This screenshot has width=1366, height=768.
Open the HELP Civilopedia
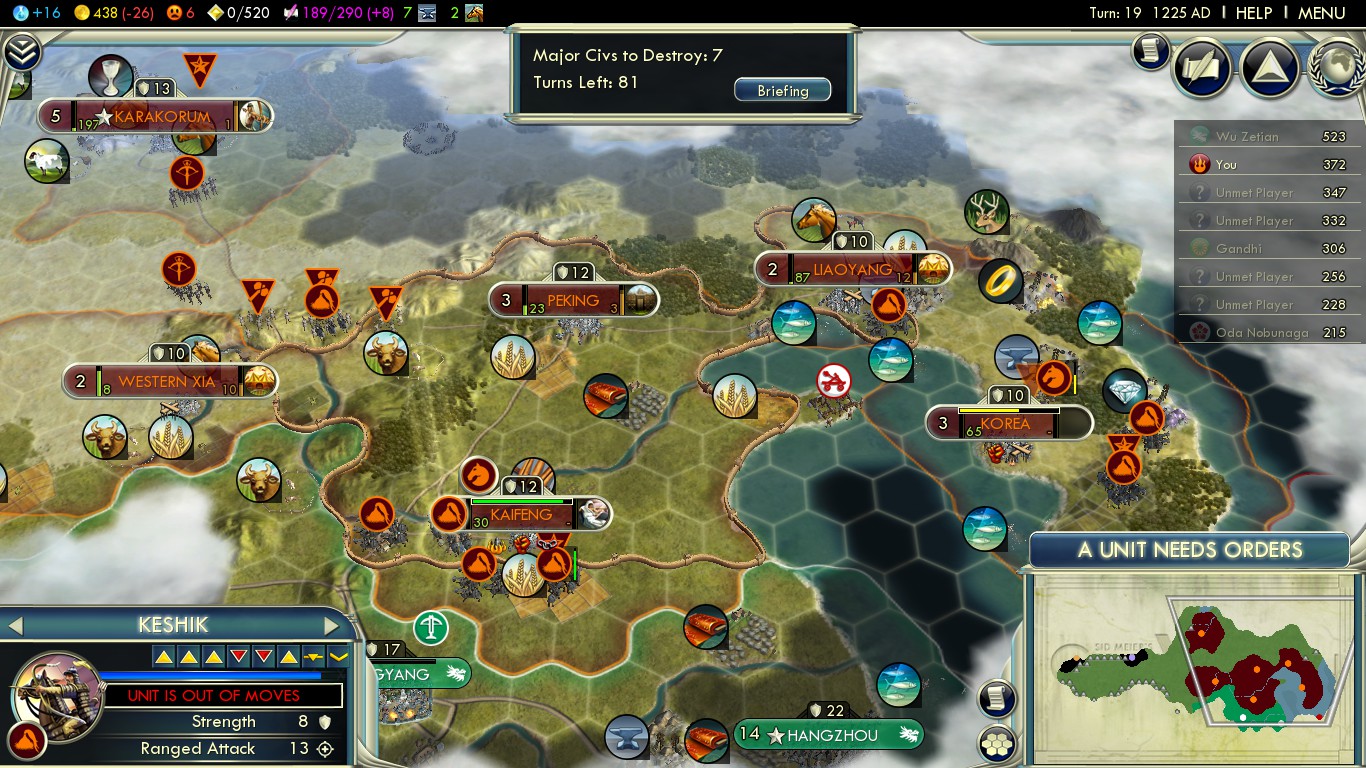[x=1253, y=13]
